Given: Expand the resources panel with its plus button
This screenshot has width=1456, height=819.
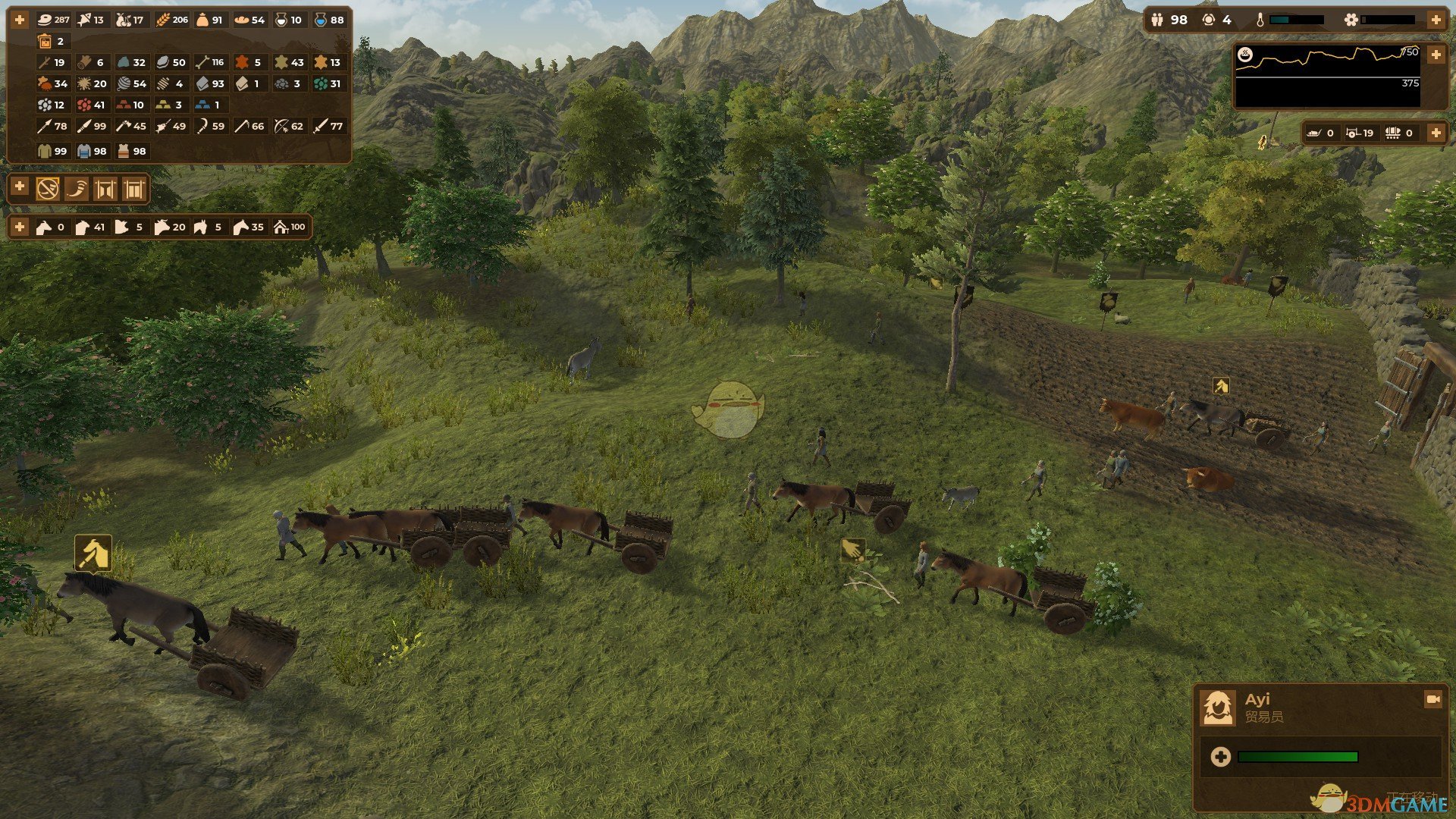Looking at the screenshot, I should (20, 20).
